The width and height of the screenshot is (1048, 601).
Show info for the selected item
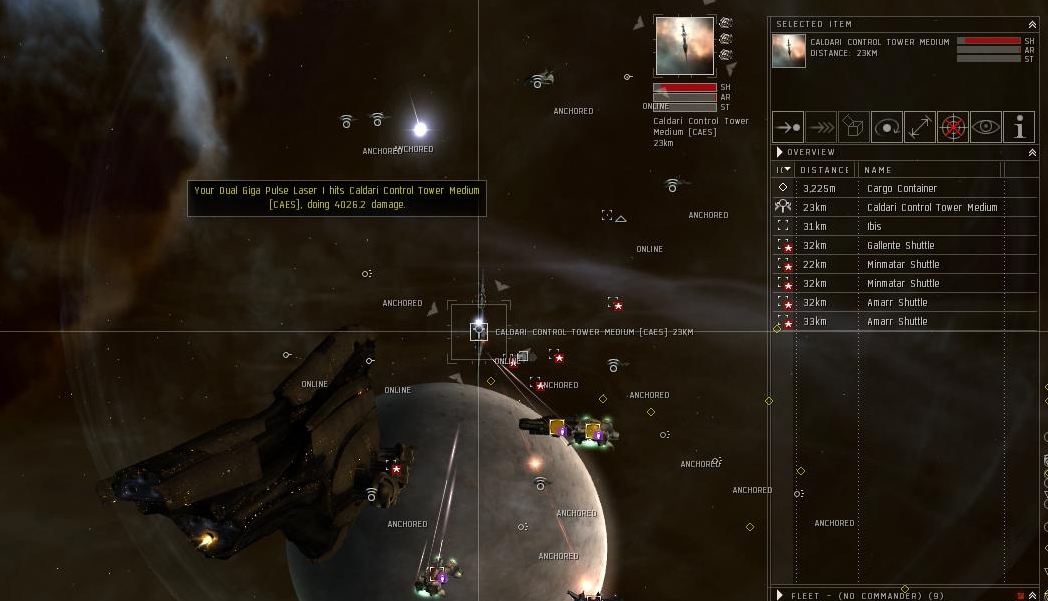(1019, 127)
